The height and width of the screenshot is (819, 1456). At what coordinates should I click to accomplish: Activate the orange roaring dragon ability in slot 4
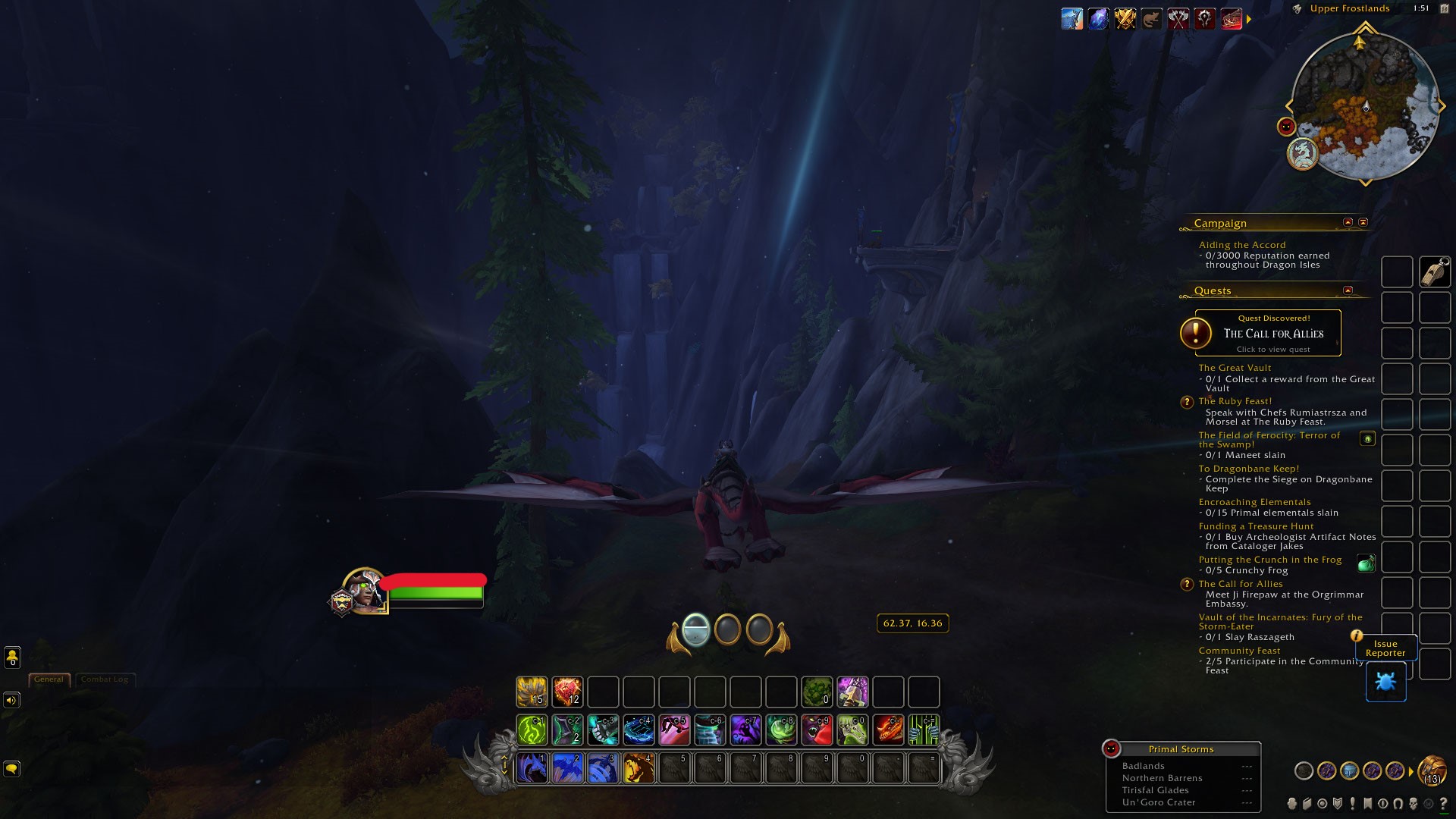pos(639,768)
